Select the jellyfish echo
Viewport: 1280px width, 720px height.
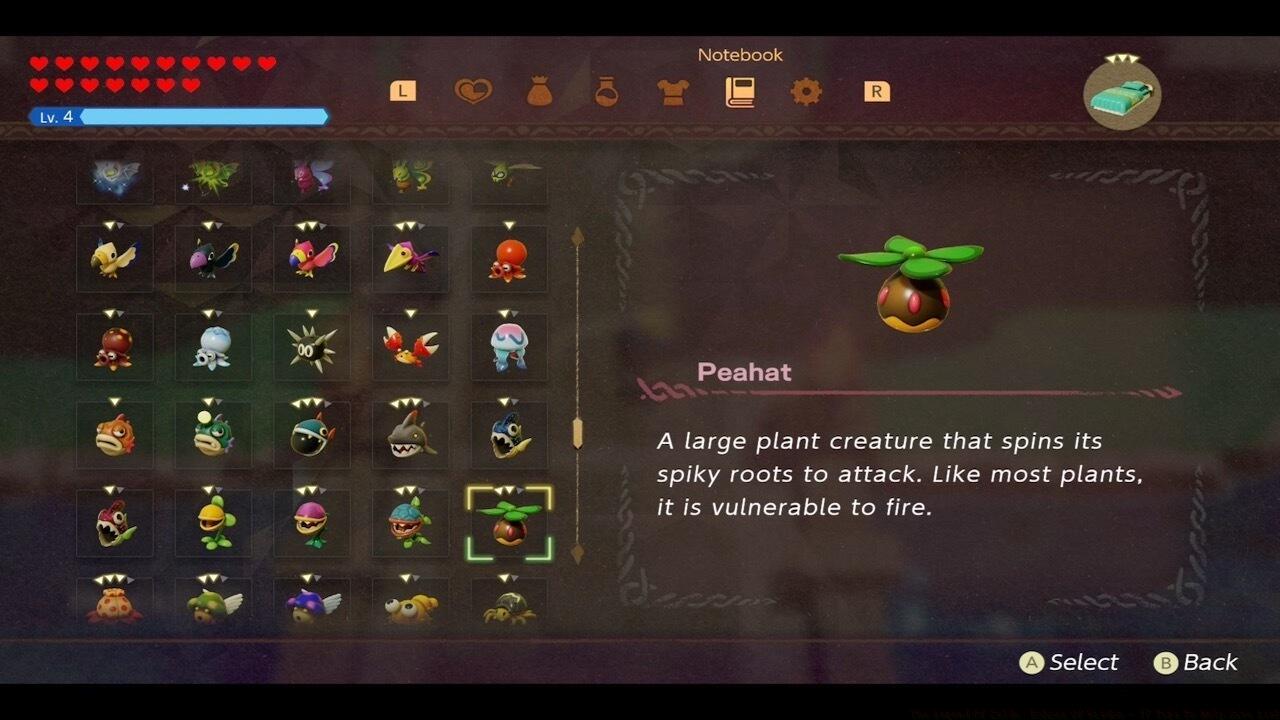click(508, 347)
